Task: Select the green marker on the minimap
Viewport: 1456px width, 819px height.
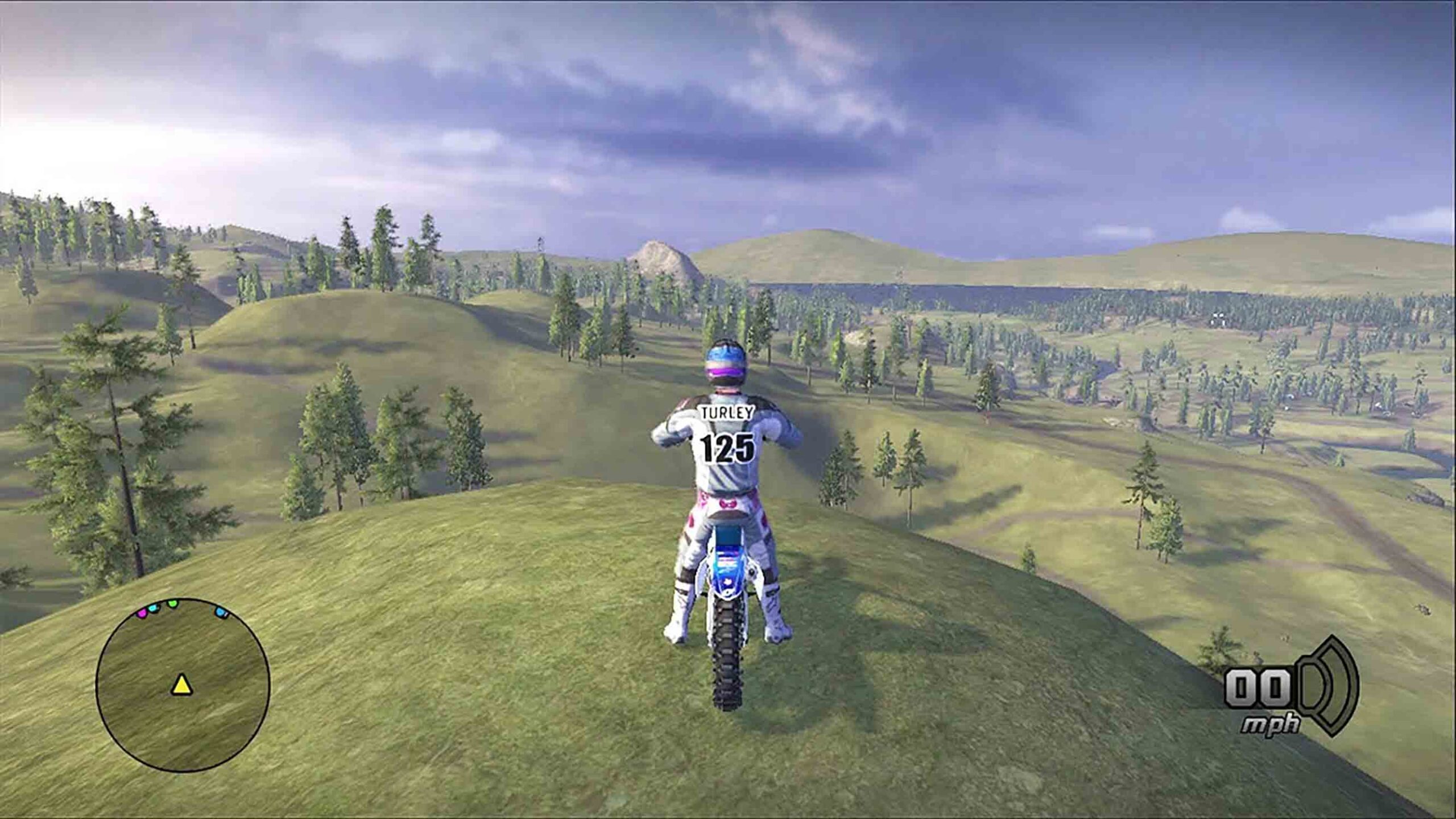Action: 172,604
